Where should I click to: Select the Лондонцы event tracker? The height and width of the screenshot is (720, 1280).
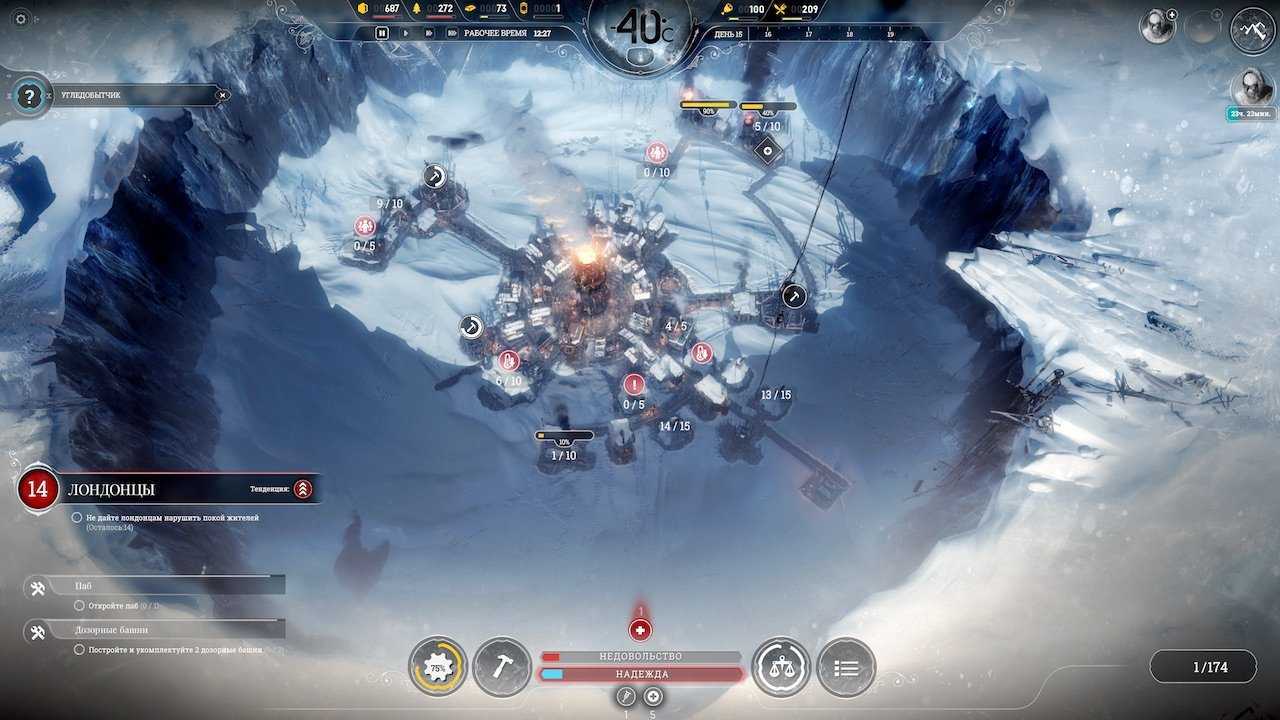tap(110, 489)
